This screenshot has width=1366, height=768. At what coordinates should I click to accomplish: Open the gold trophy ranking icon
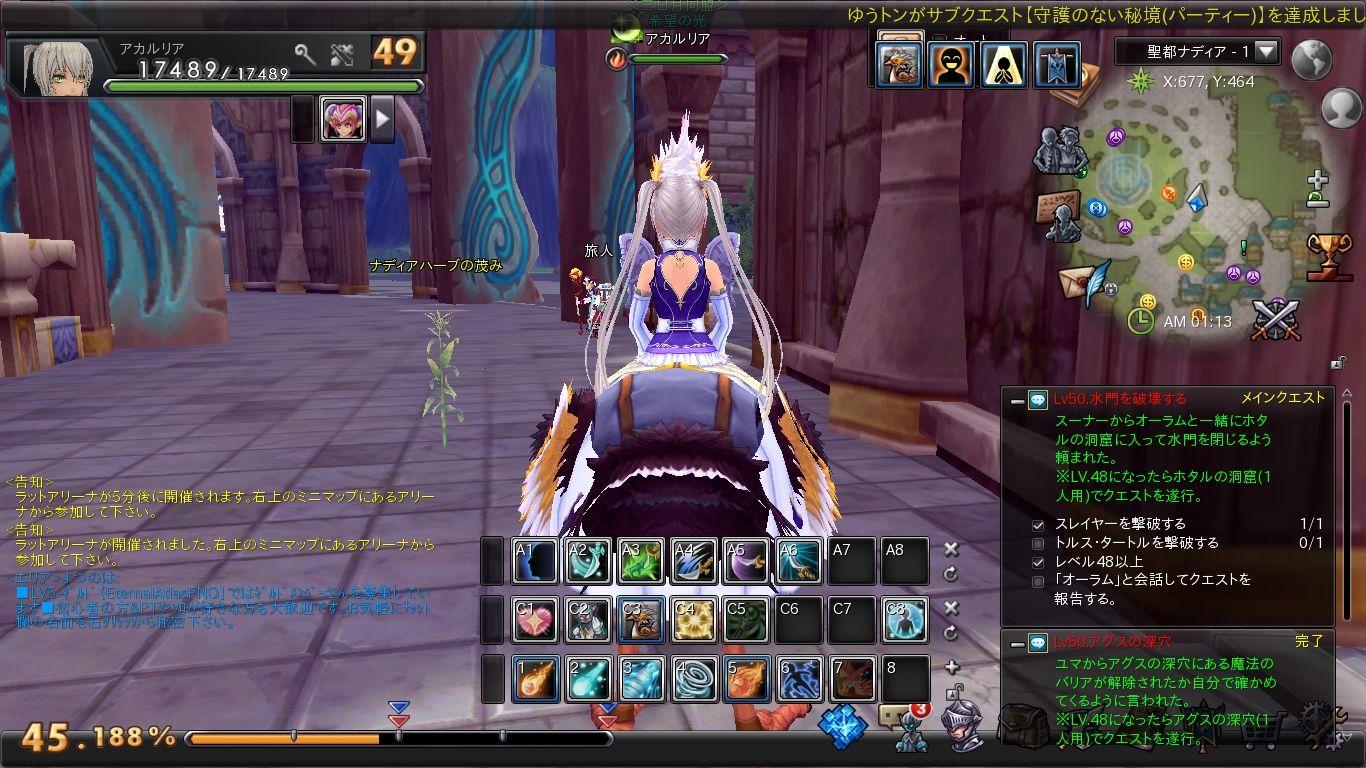[x=1329, y=255]
